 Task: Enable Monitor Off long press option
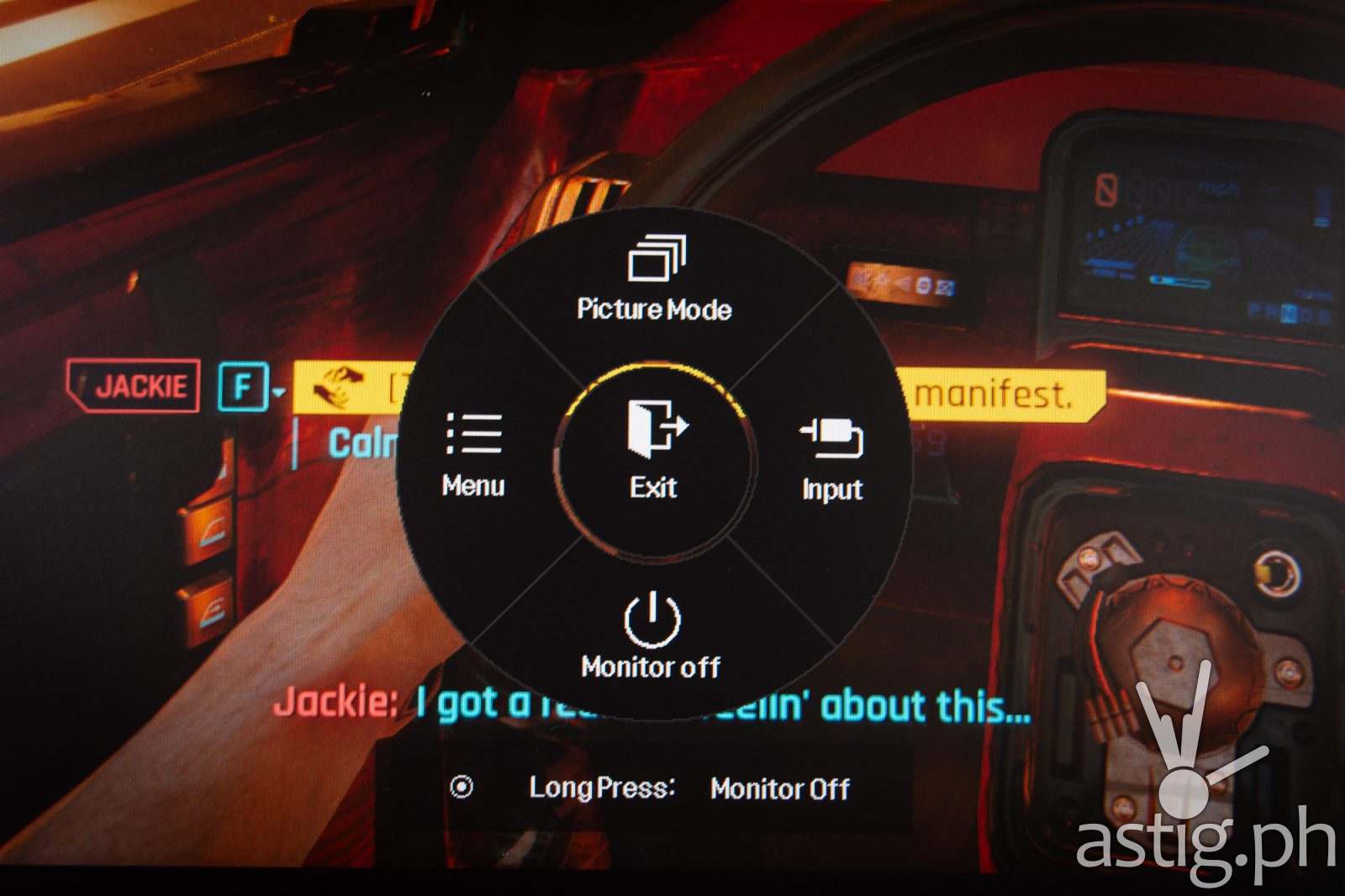click(778, 788)
